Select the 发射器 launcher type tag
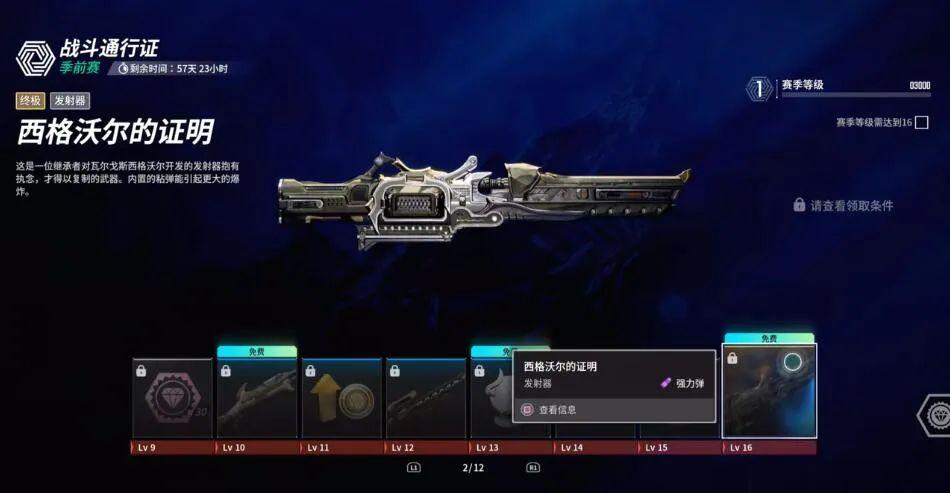The height and width of the screenshot is (493, 950). [70, 100]
